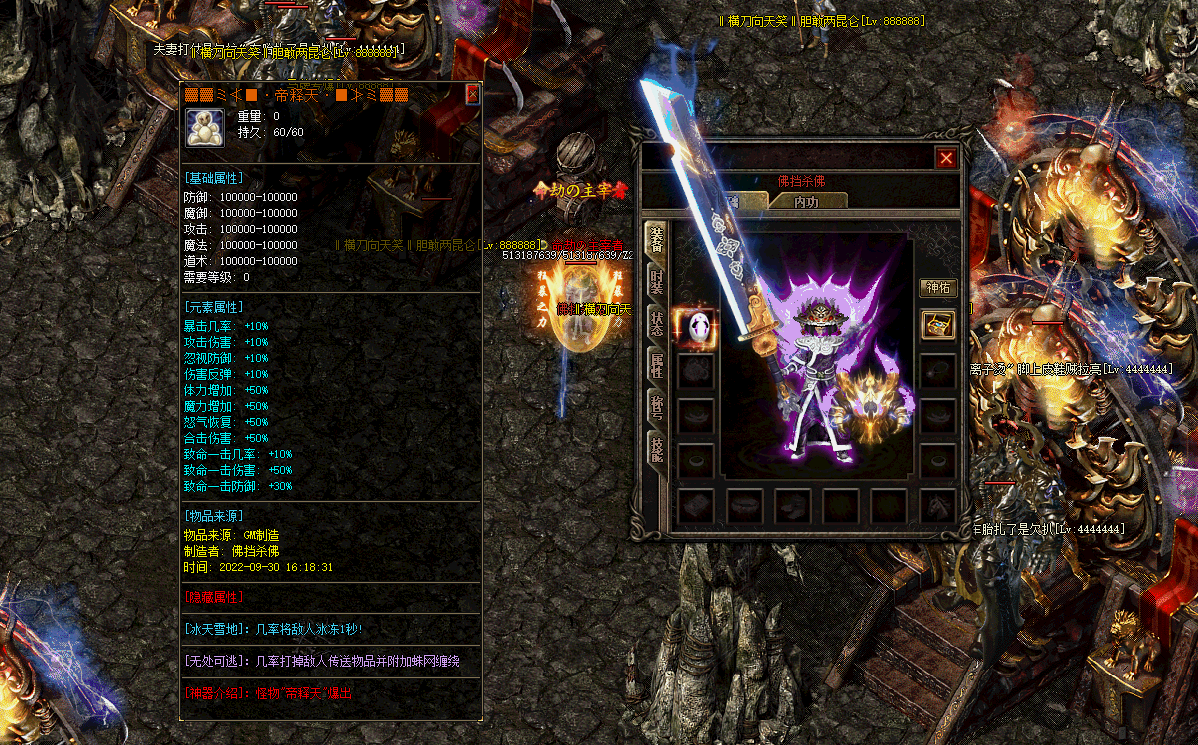Open the 时装 side tab

coord(657,282)
